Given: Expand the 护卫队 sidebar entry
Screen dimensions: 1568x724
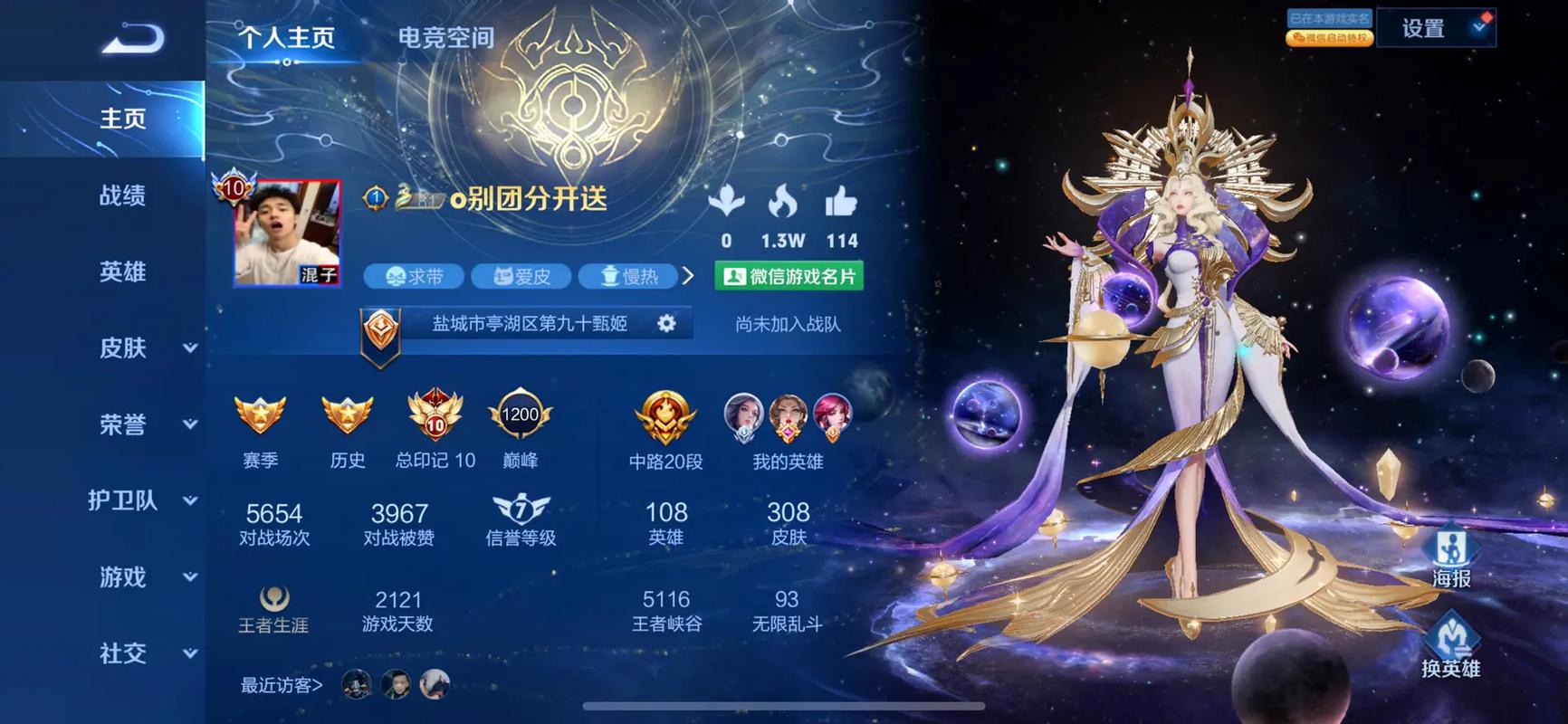Looking at the screenshot, I should pyautogui.click(x=141, y=500).
